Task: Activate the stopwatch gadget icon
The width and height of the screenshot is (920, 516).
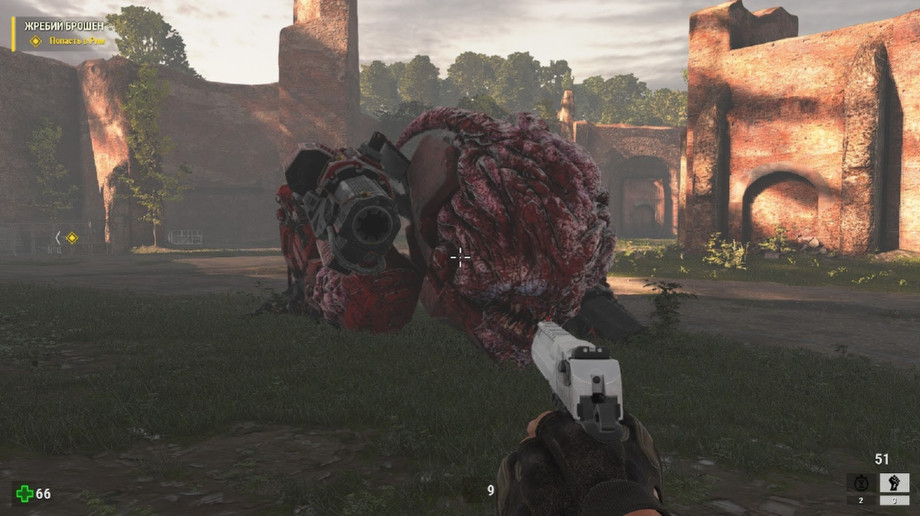Action: click(861, 483)
